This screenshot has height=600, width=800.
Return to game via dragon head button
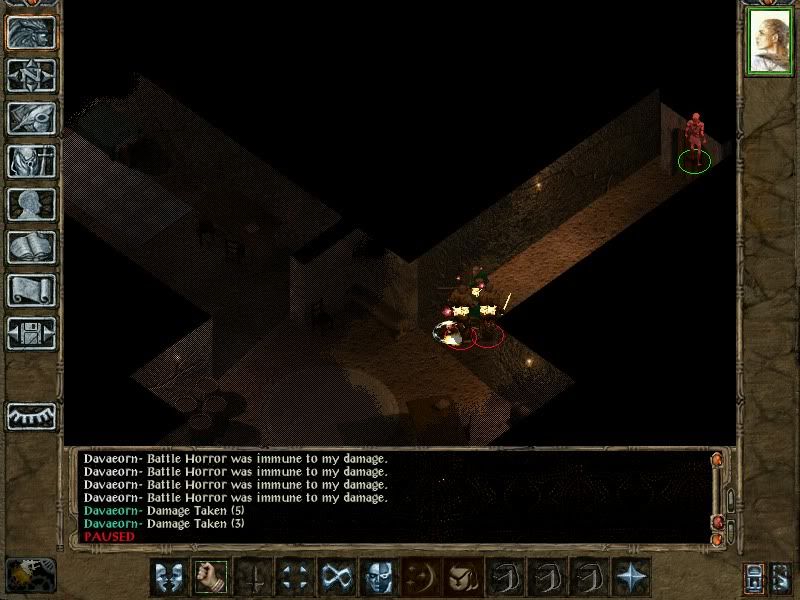pyautogui.click(x=31, y=33)
